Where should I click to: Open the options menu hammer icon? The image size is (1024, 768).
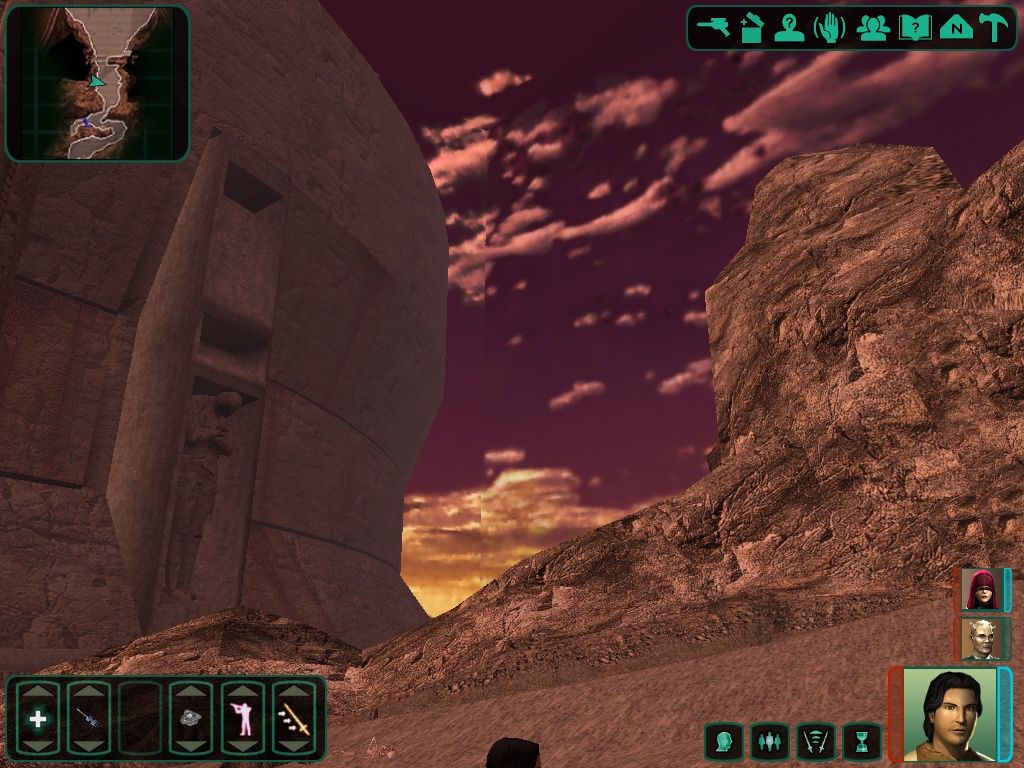click(993, 28)
